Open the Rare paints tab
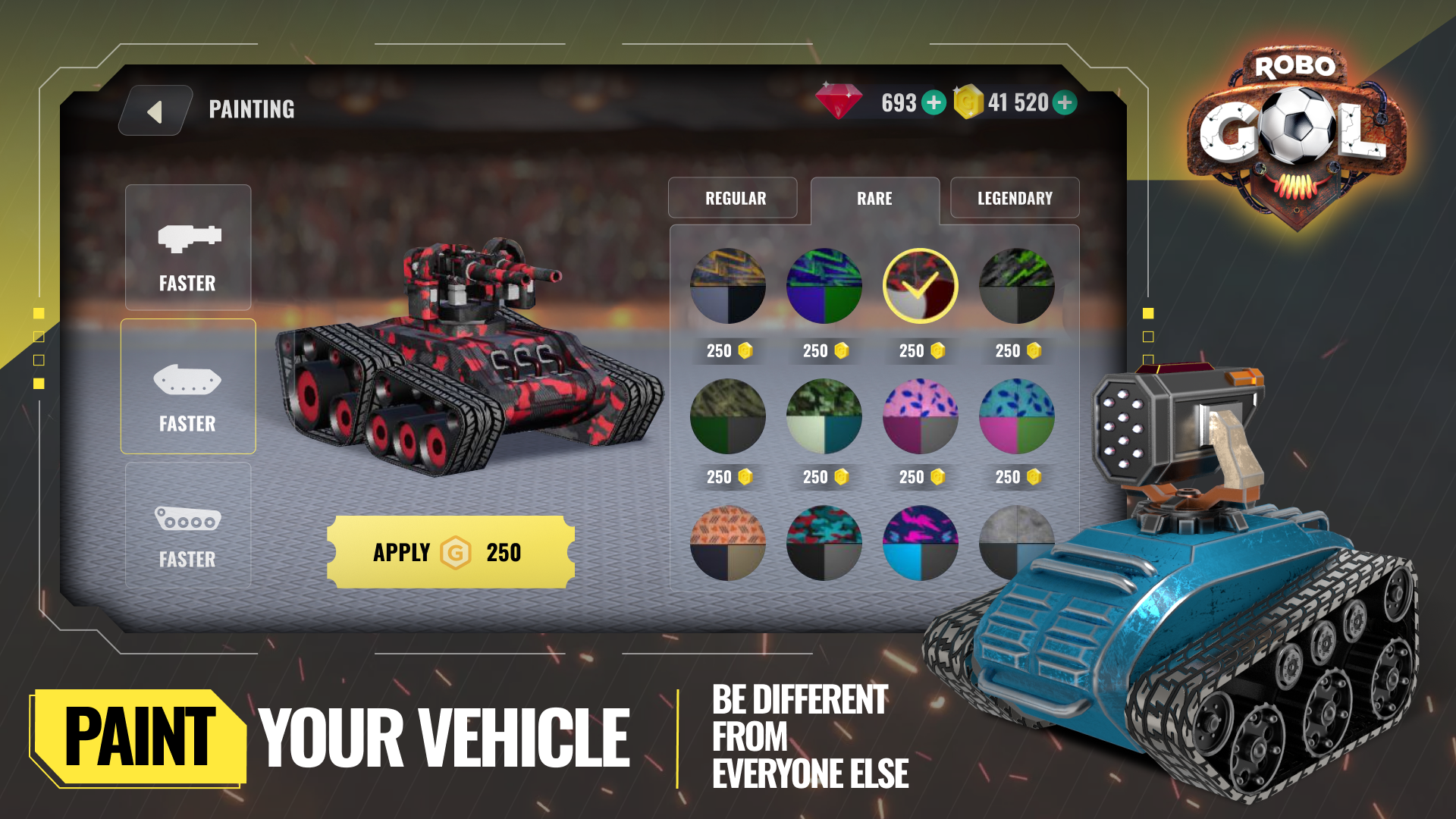 (874, 198)
